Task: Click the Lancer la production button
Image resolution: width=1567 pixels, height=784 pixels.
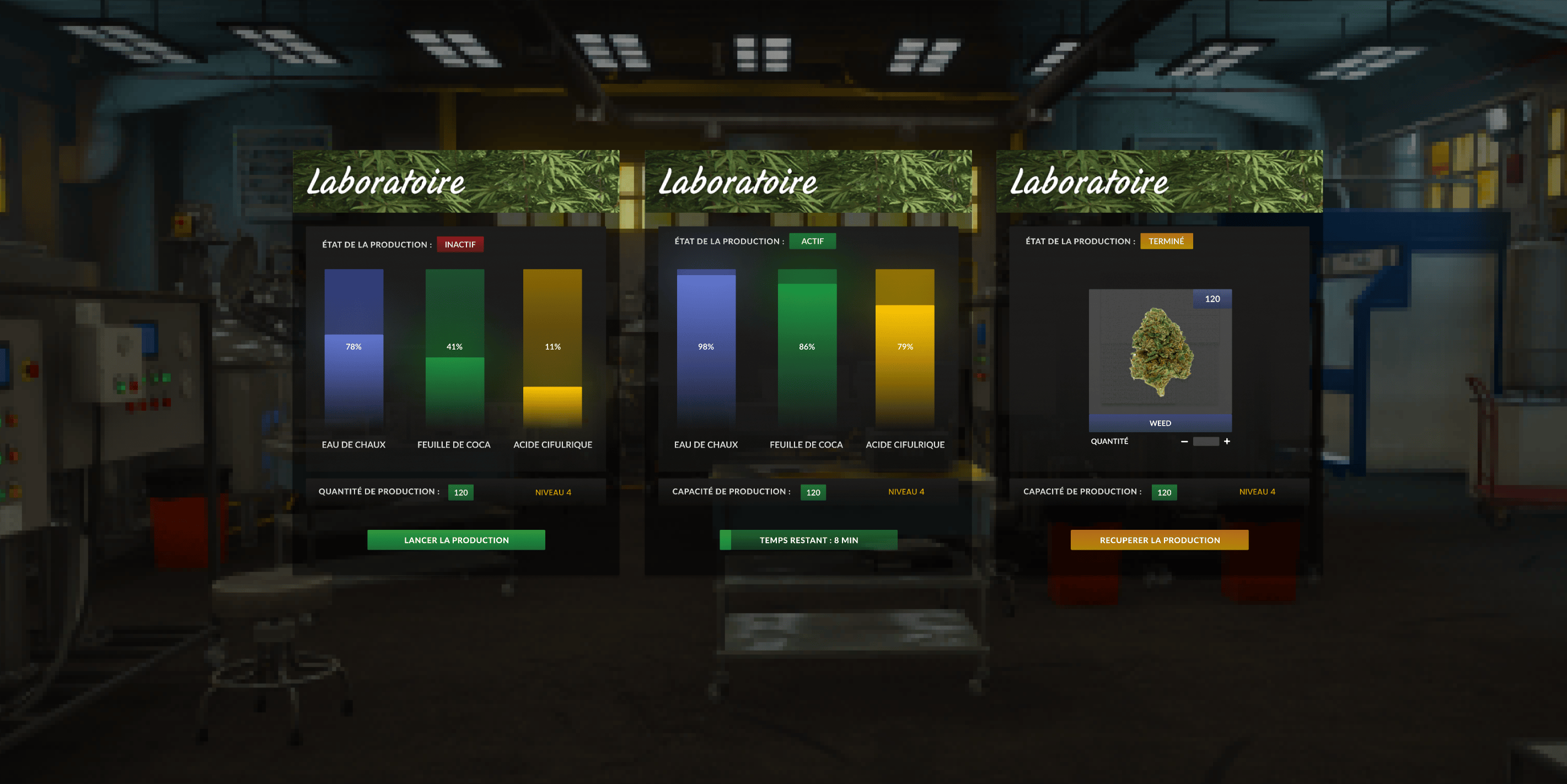Action: point(455,540)
